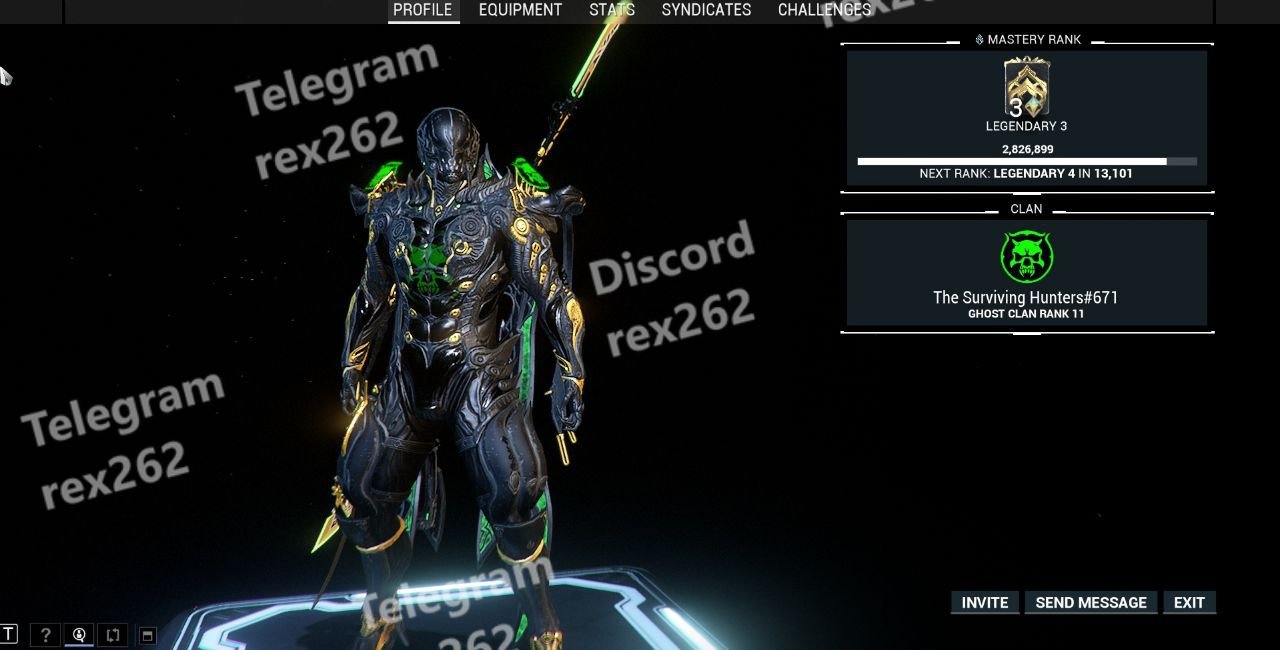This screenshot has height=650, width=1280.
Task: Click the Legendary 3 mastery rank badge
Action: click(x=1026, y=90)
